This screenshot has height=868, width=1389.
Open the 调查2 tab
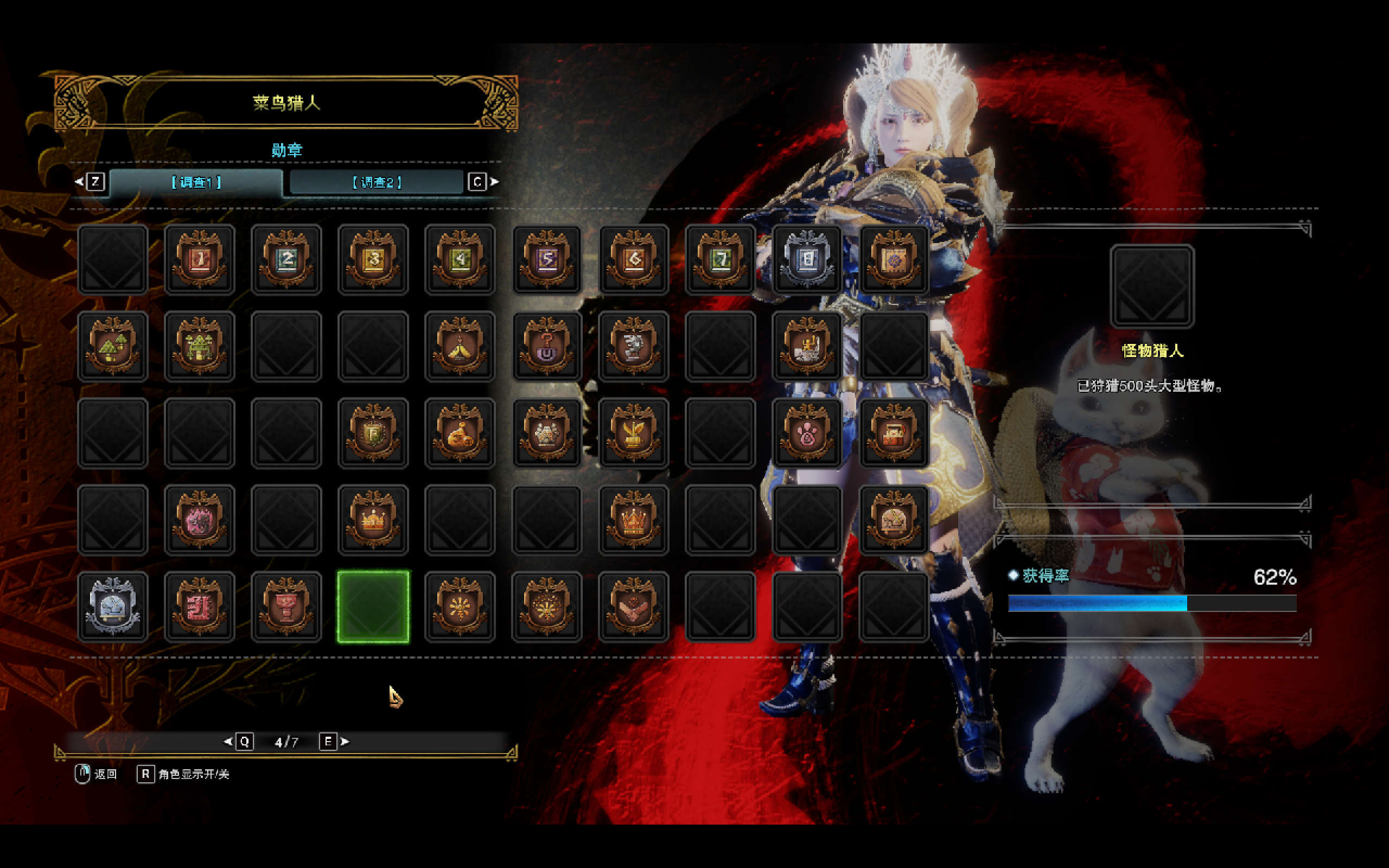[377, 182]
